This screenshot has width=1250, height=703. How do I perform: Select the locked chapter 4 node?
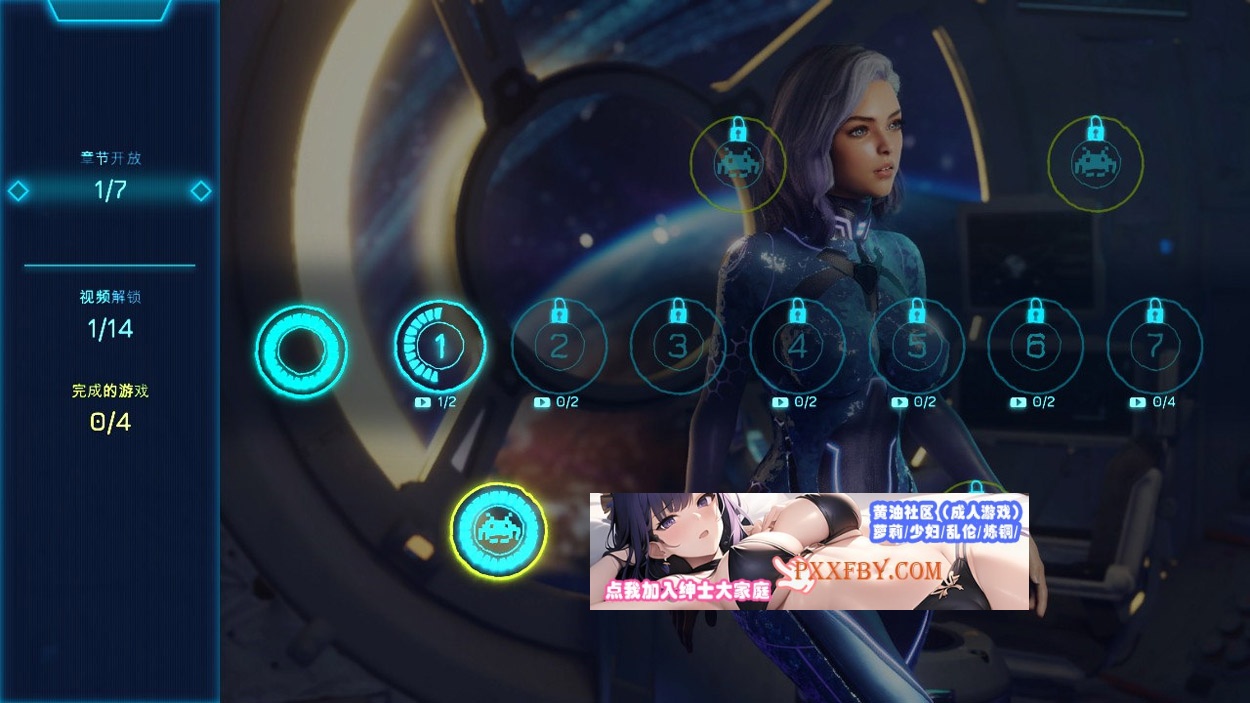click(x=797, y=347)
